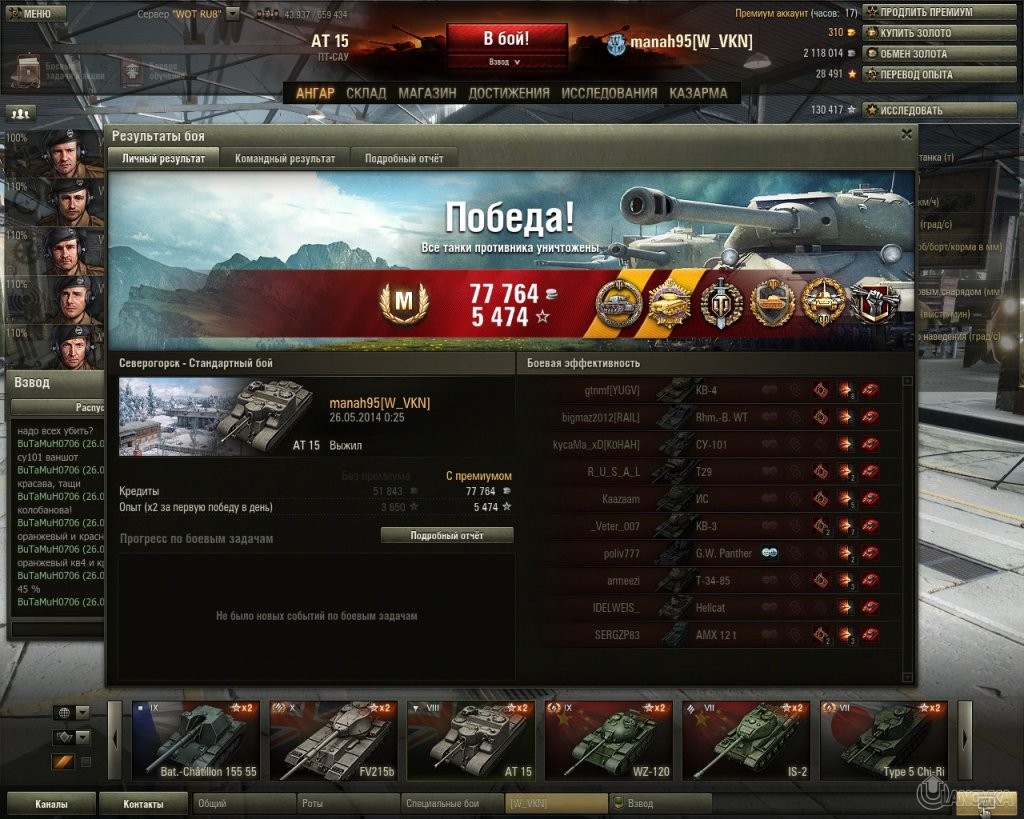This screenshot has height=819, width=1024.
Task: Go to the МАГАЗИН store
Action: (x=427, y=93)
